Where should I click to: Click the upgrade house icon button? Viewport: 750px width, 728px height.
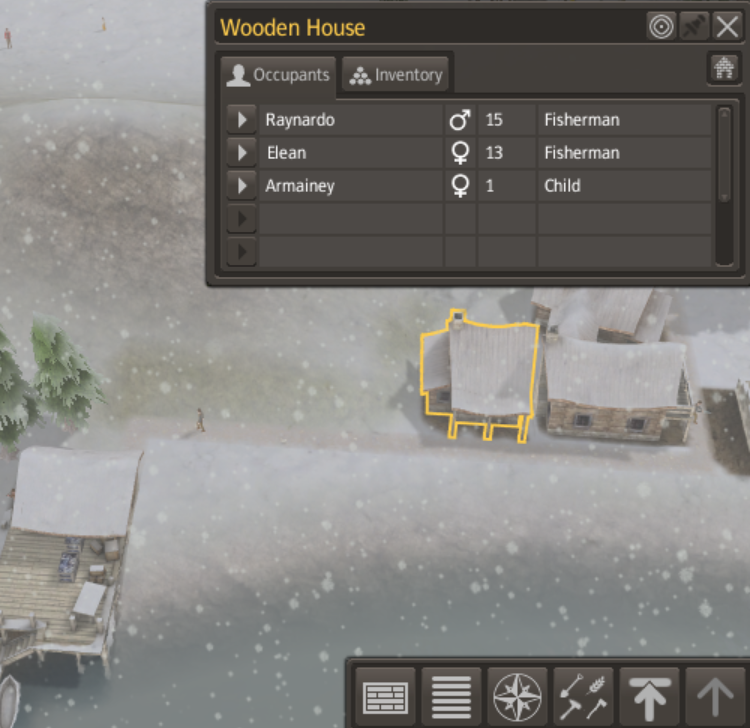[x=722, y=68]
